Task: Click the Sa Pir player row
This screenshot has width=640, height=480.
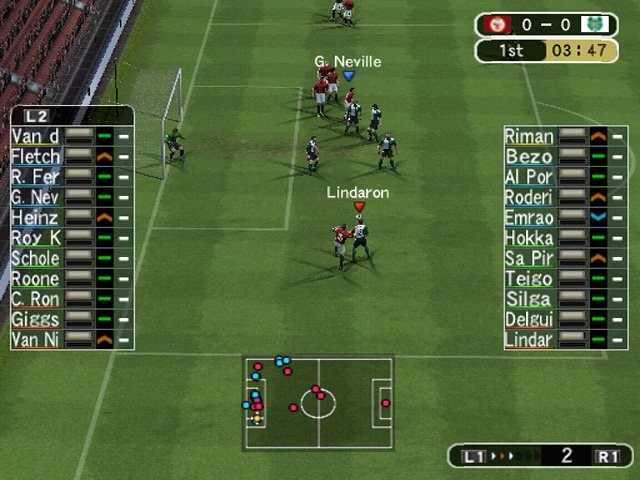Action: [530, 258]
